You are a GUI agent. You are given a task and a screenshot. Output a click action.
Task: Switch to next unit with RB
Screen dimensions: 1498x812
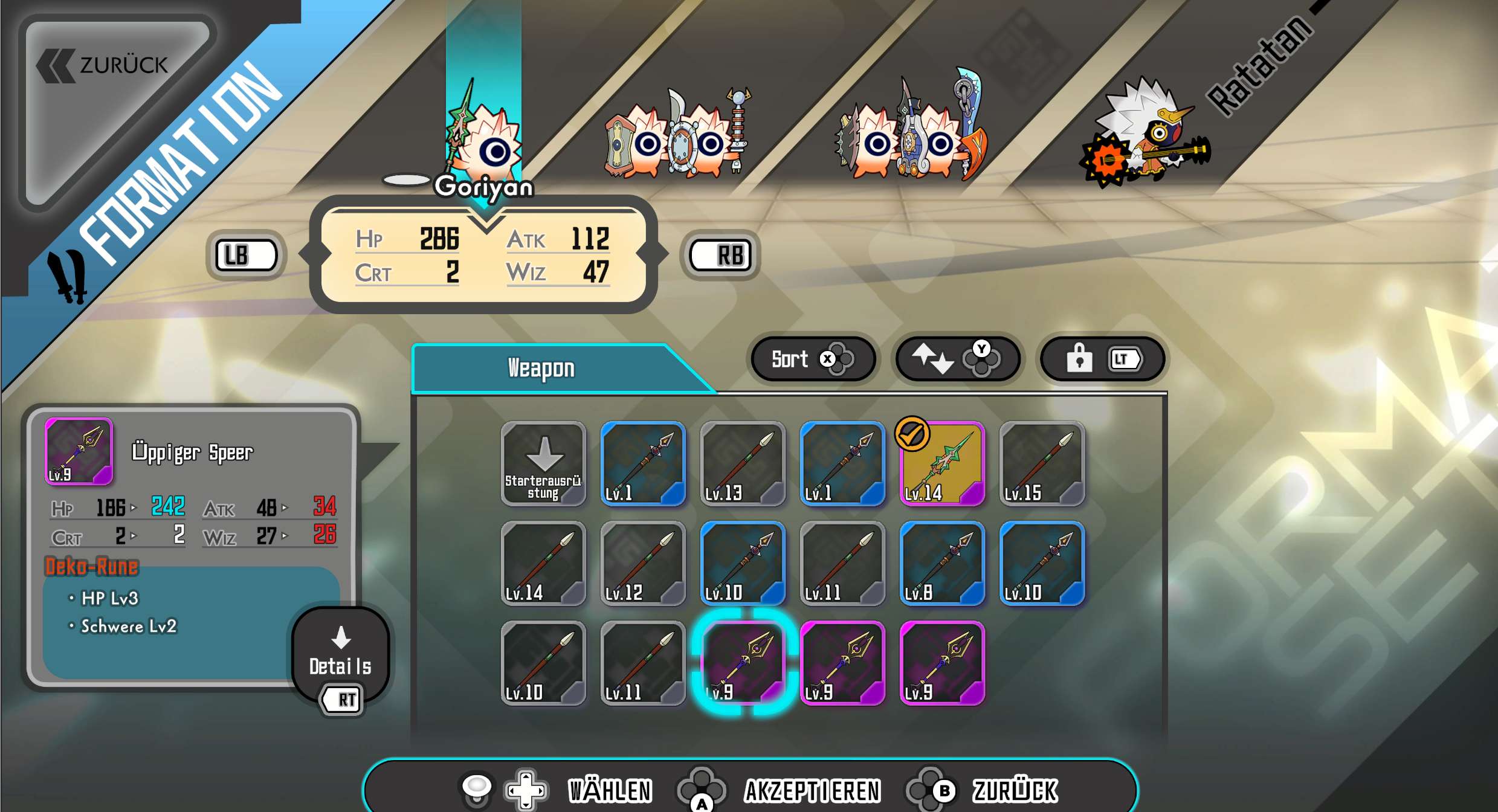point(720,256)
